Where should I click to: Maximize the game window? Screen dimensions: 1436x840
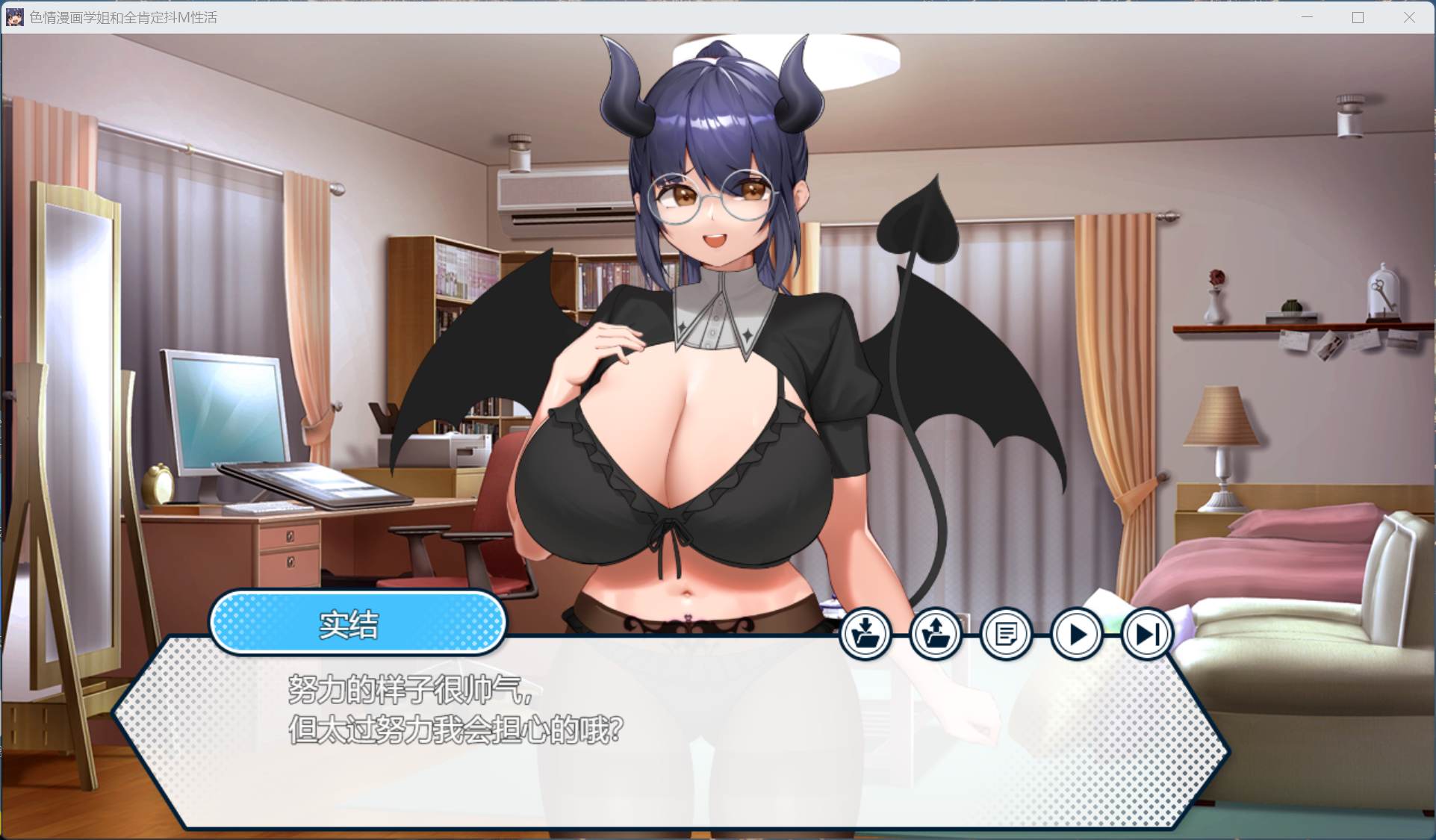tap(1358, 17)
